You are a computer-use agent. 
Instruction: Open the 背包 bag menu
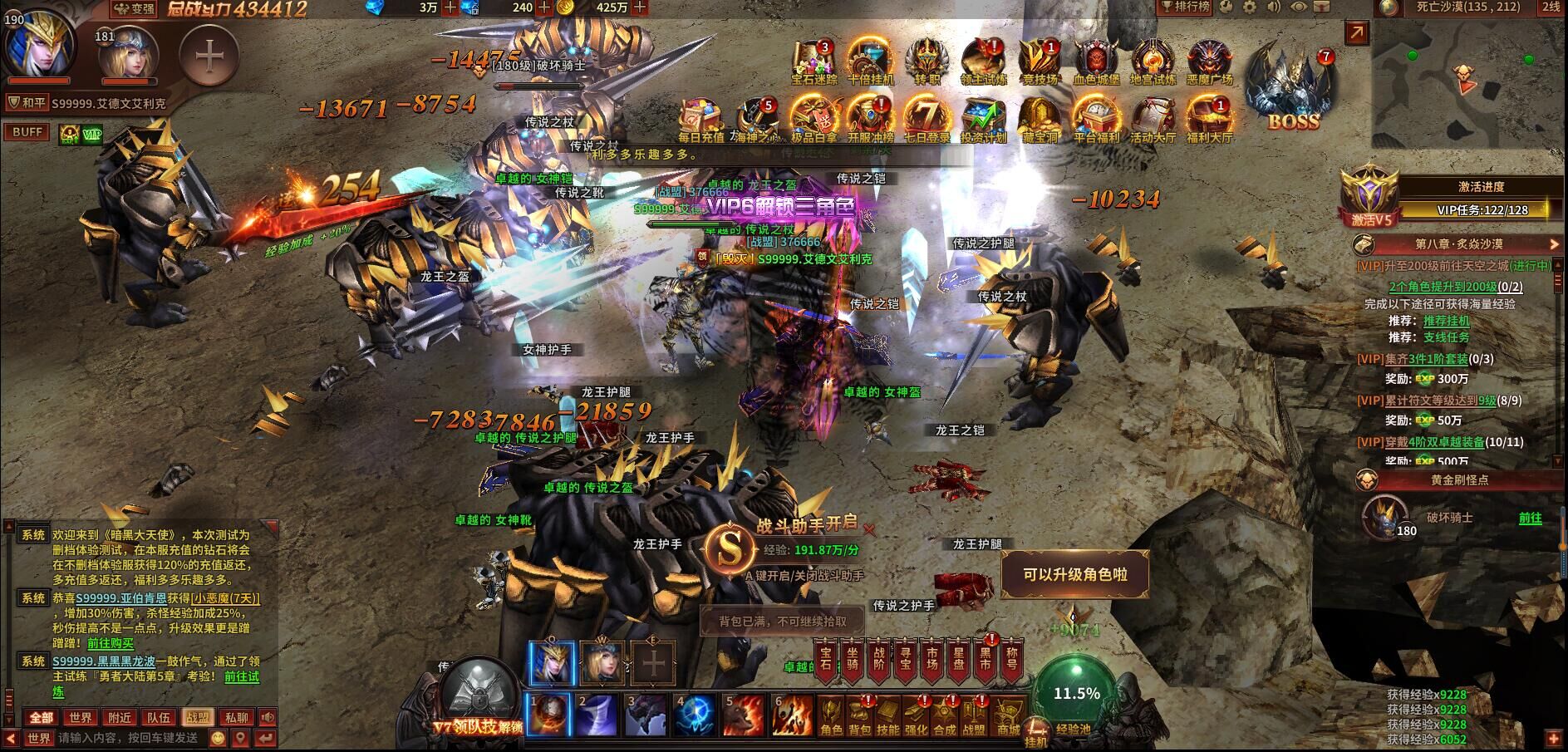click(x=859, y=718)
